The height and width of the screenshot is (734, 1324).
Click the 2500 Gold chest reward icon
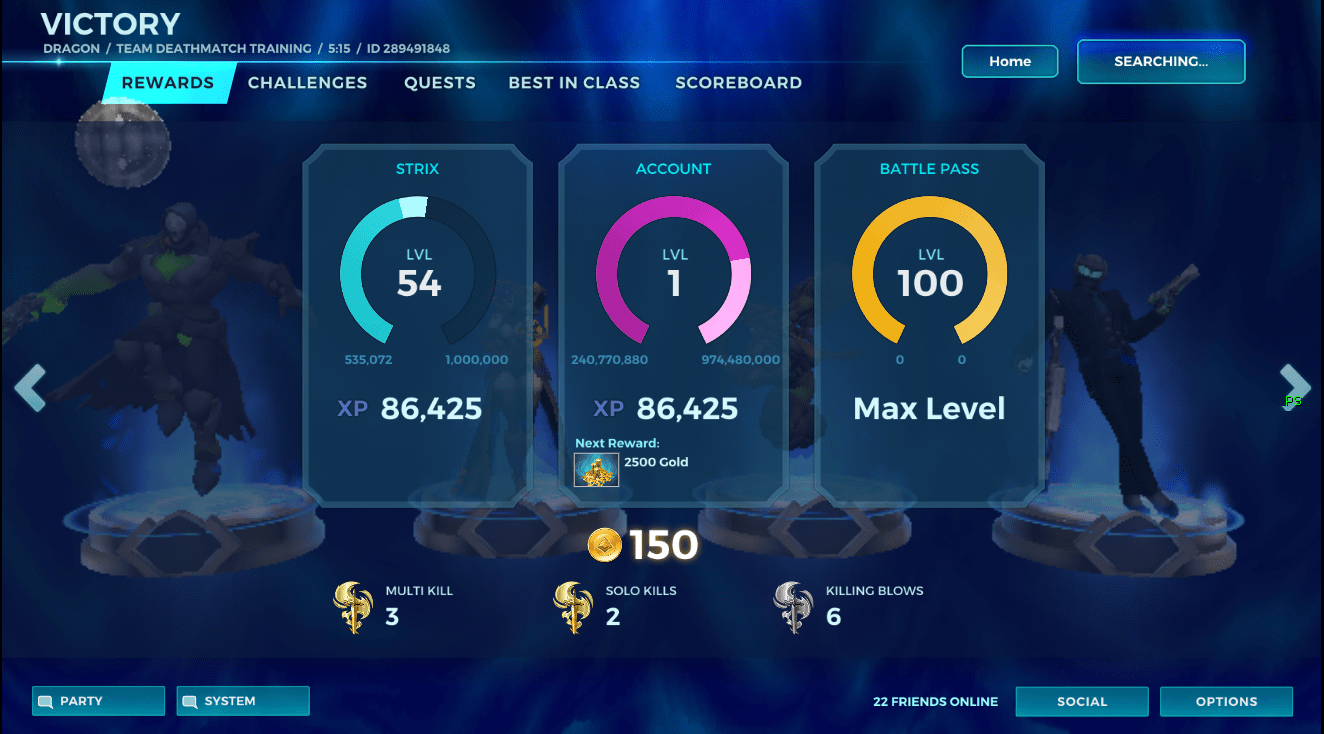596,469
